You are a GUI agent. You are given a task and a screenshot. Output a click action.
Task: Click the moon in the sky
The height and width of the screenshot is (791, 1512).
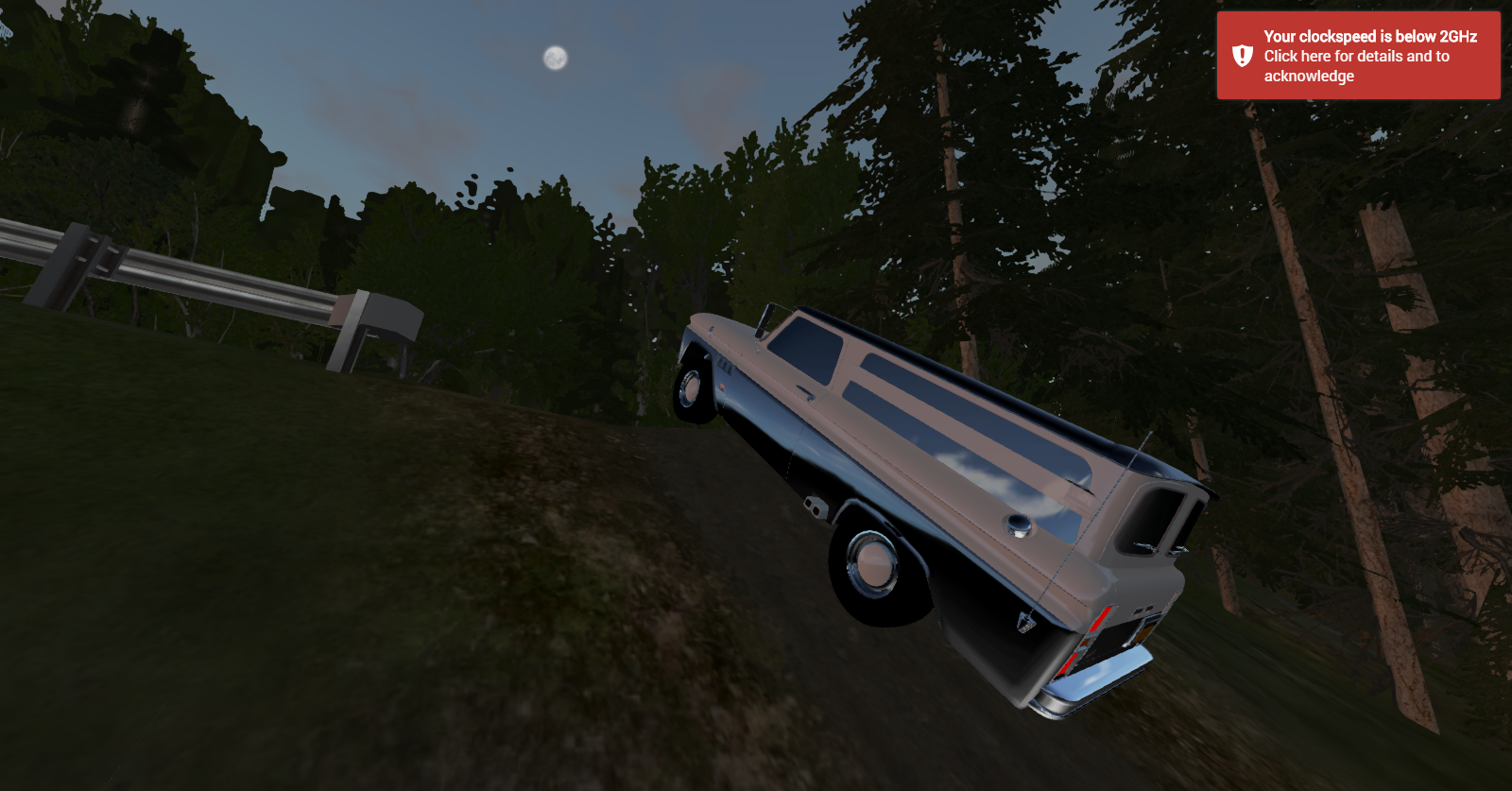(x=553, y=59)
